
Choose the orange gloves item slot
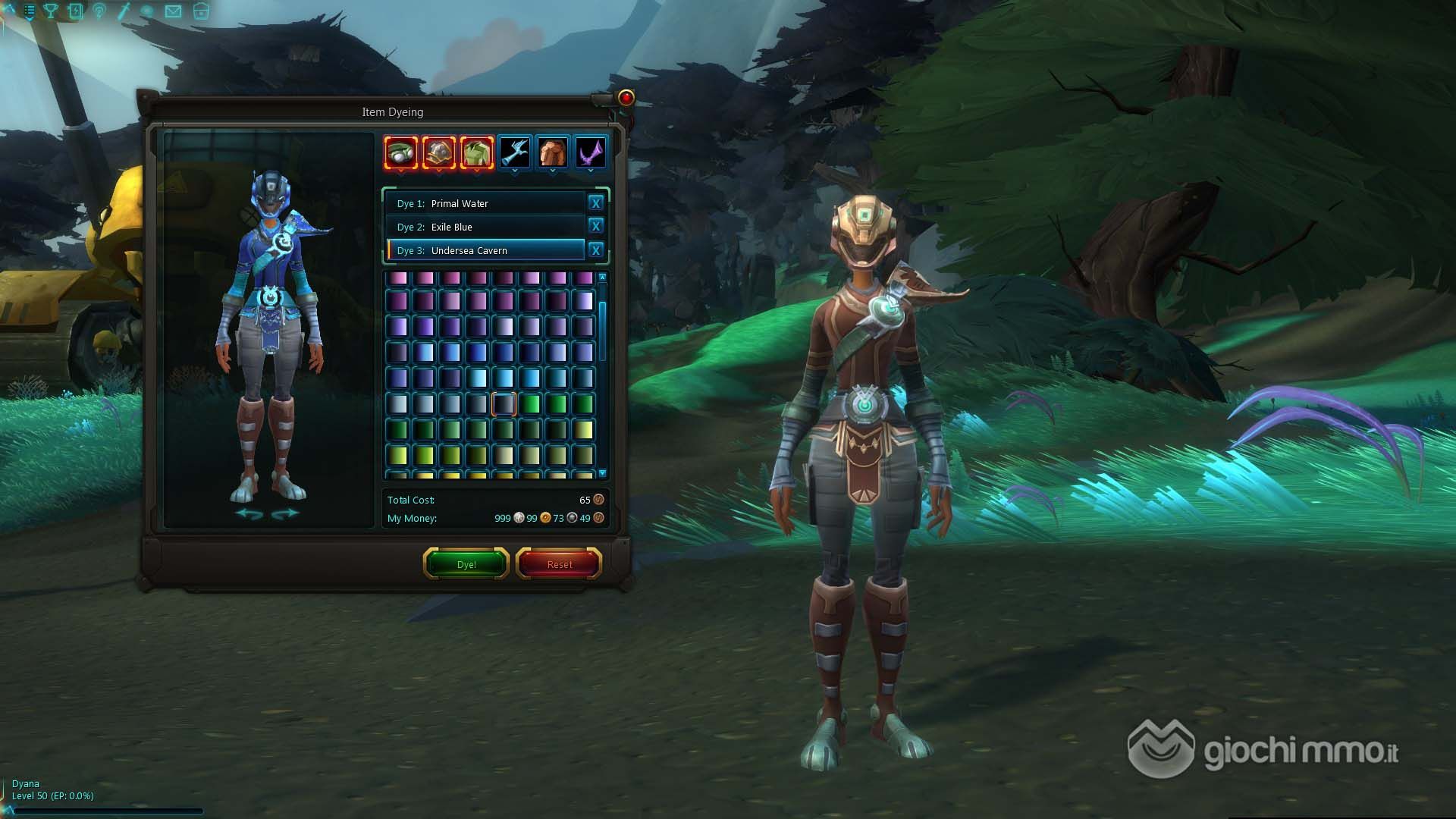[x=552, y=153]
